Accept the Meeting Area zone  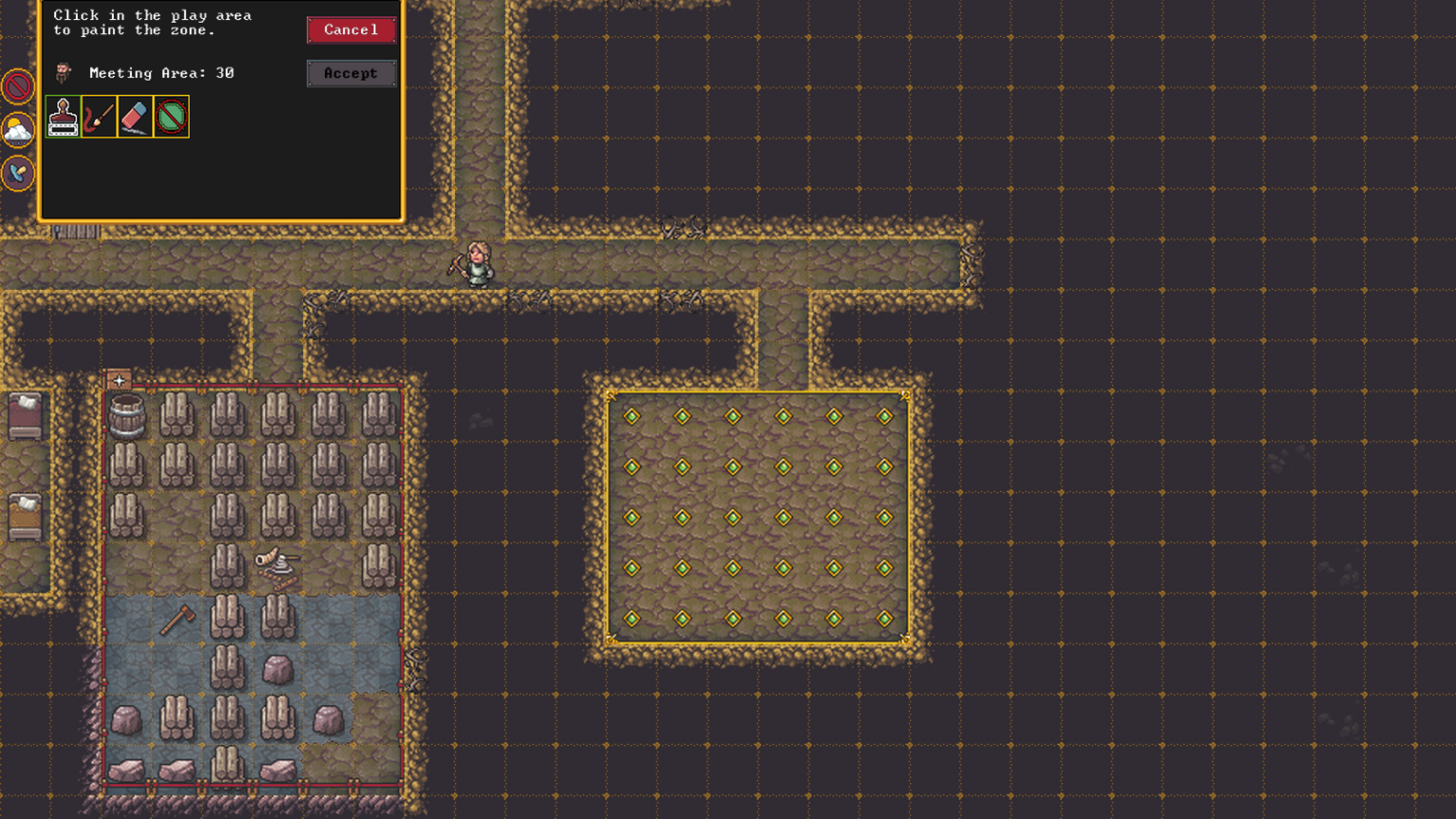coord(351,73)
